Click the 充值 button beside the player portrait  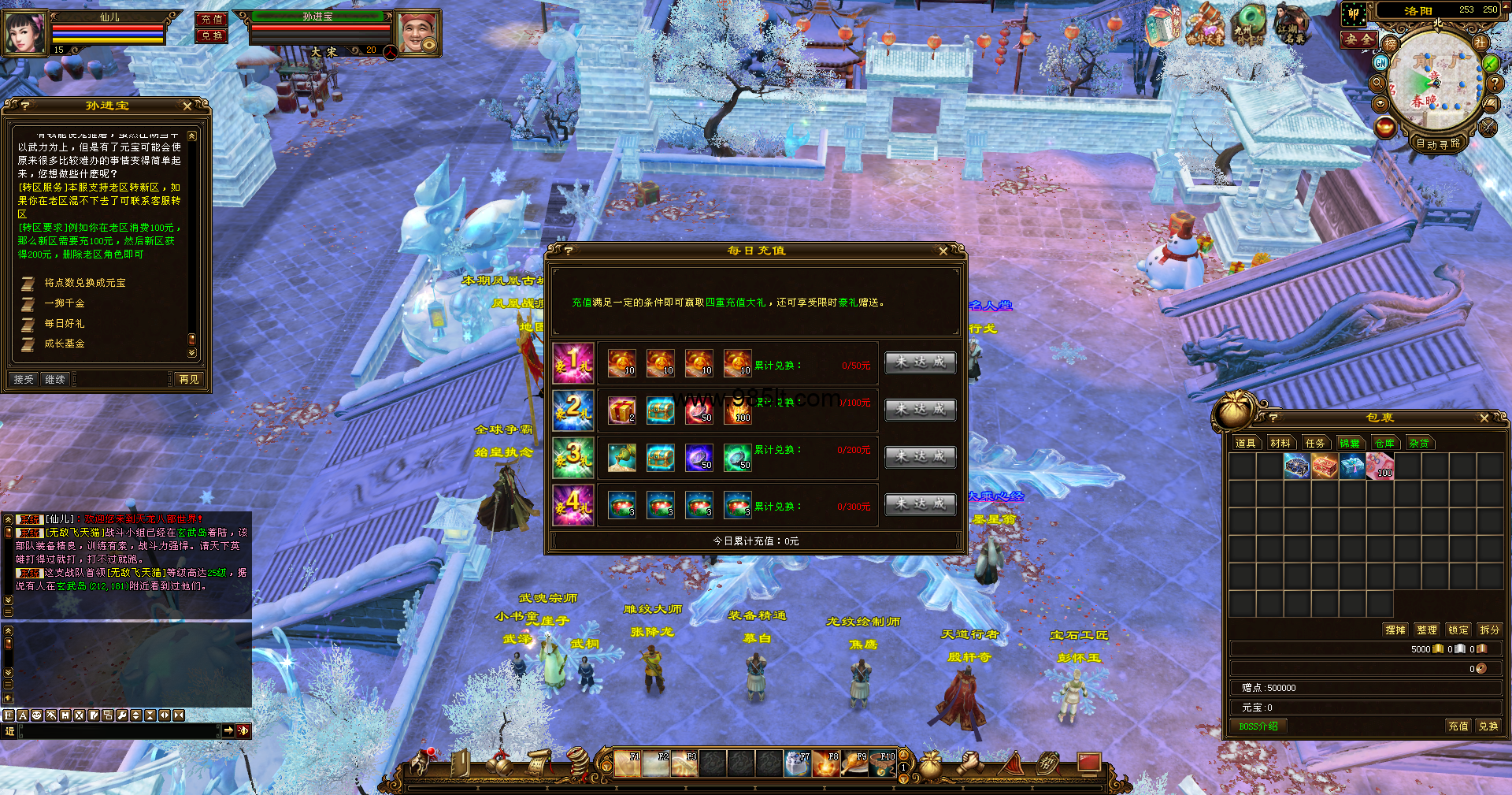(x=211, y=19)
